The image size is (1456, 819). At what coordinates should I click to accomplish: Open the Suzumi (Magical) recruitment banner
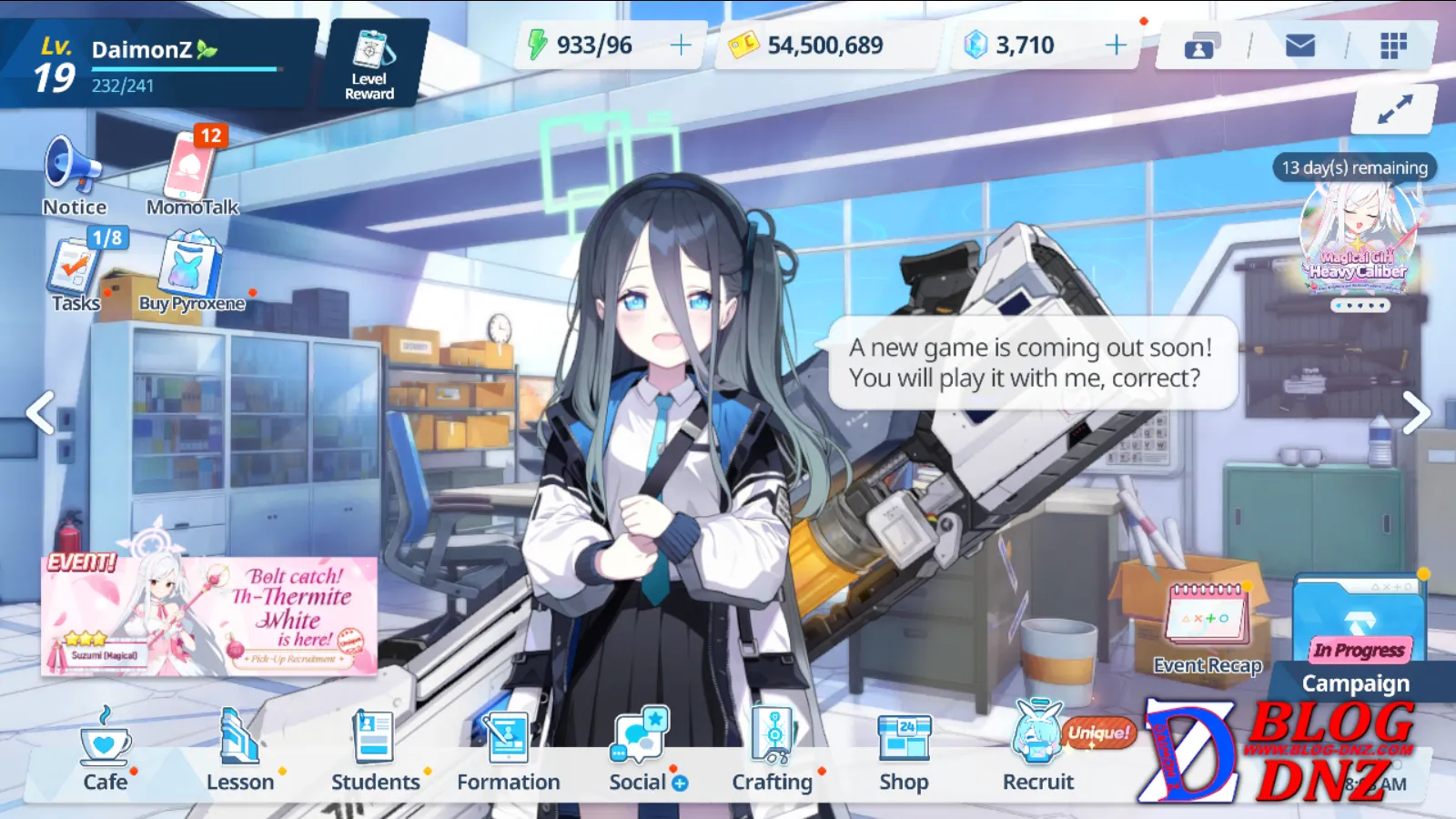pos(209,616)
